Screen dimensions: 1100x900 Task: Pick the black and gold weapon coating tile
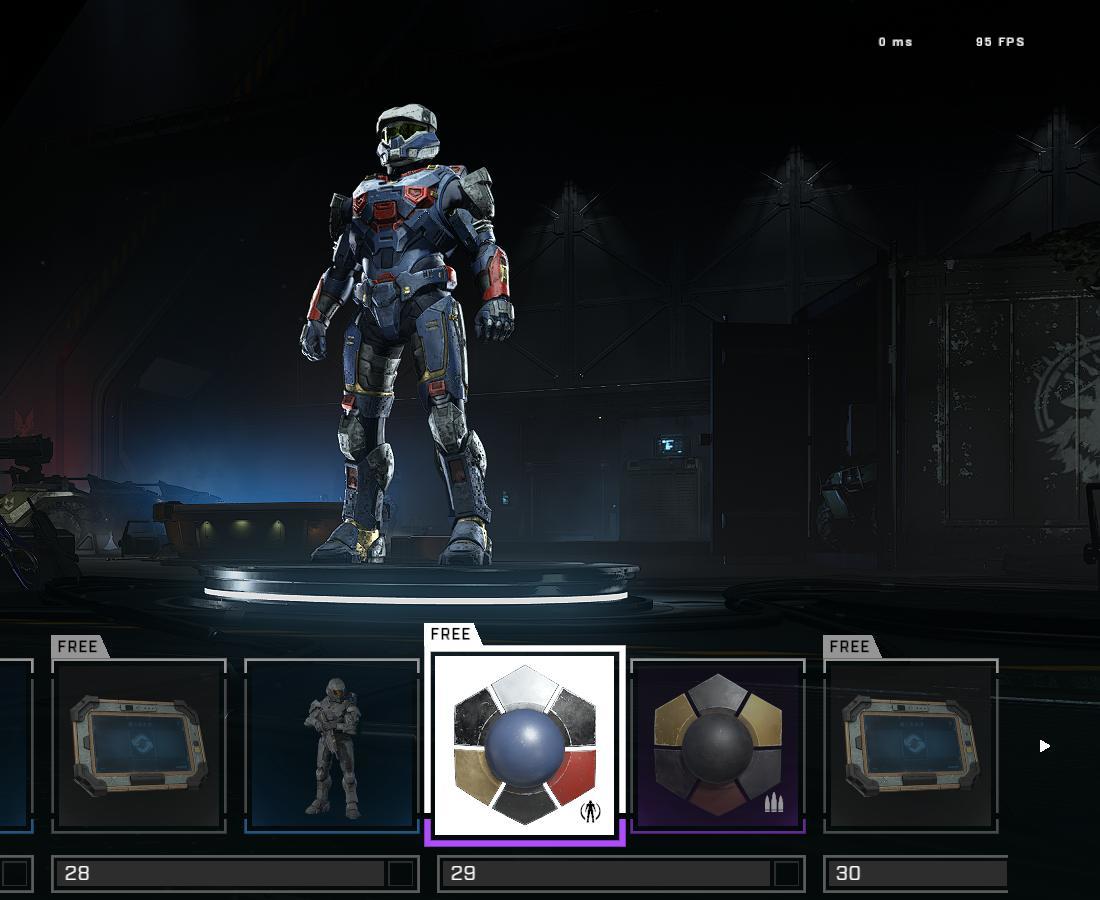click(718, 745)
